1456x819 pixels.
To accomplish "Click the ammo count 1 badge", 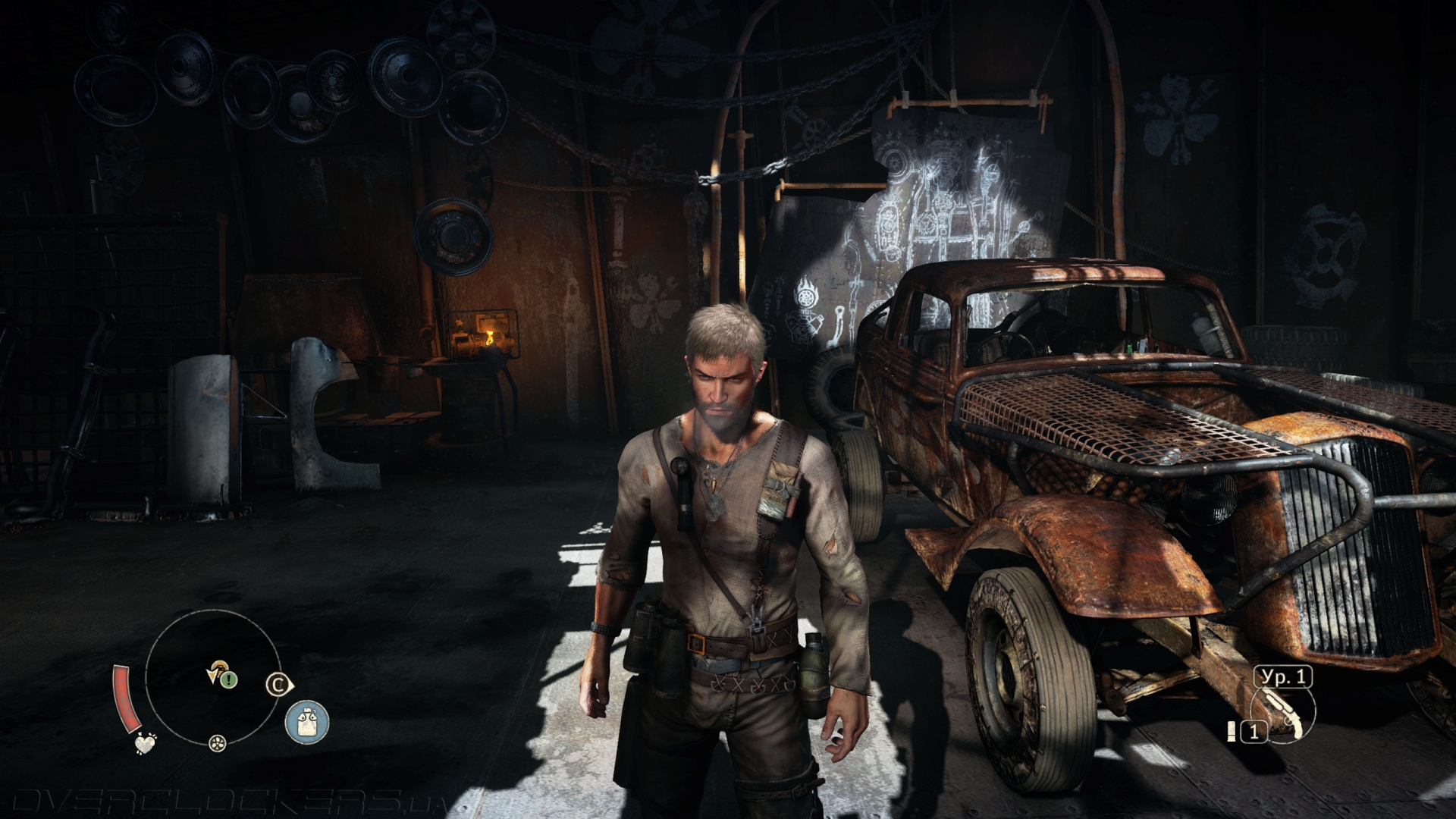I will click(1254, 731).
